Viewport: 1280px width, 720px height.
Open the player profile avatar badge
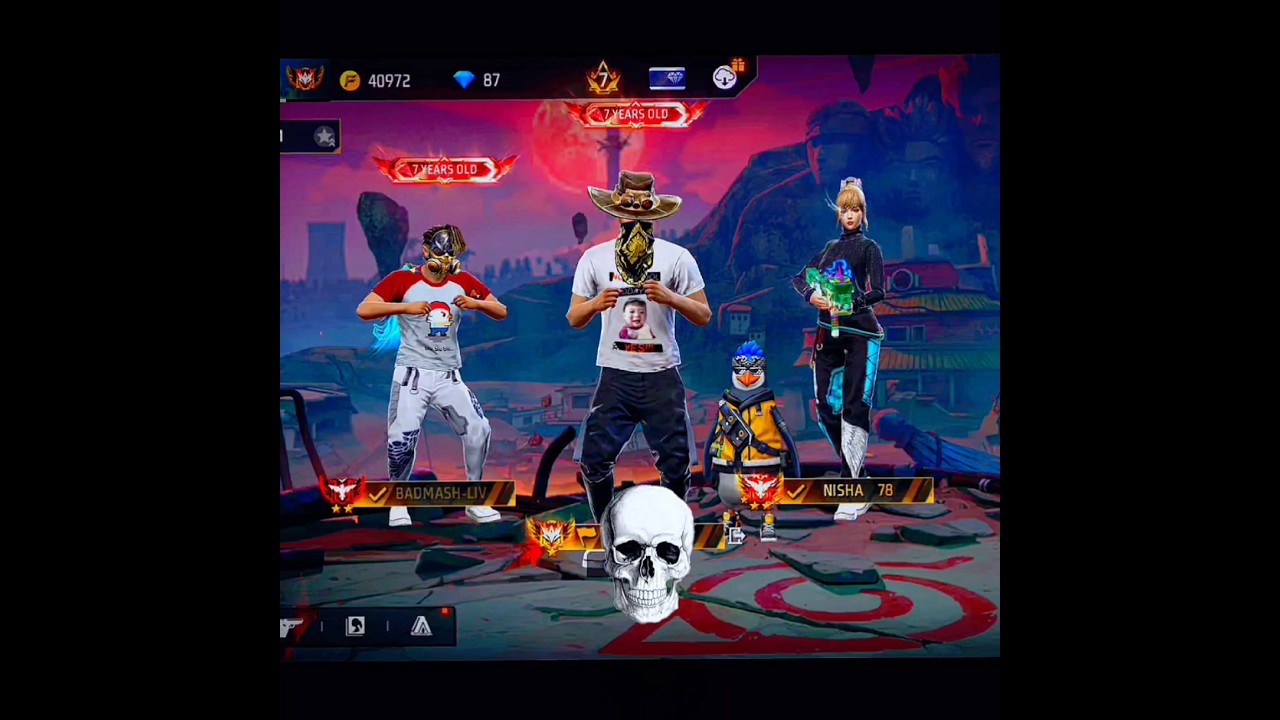point(304,78)
